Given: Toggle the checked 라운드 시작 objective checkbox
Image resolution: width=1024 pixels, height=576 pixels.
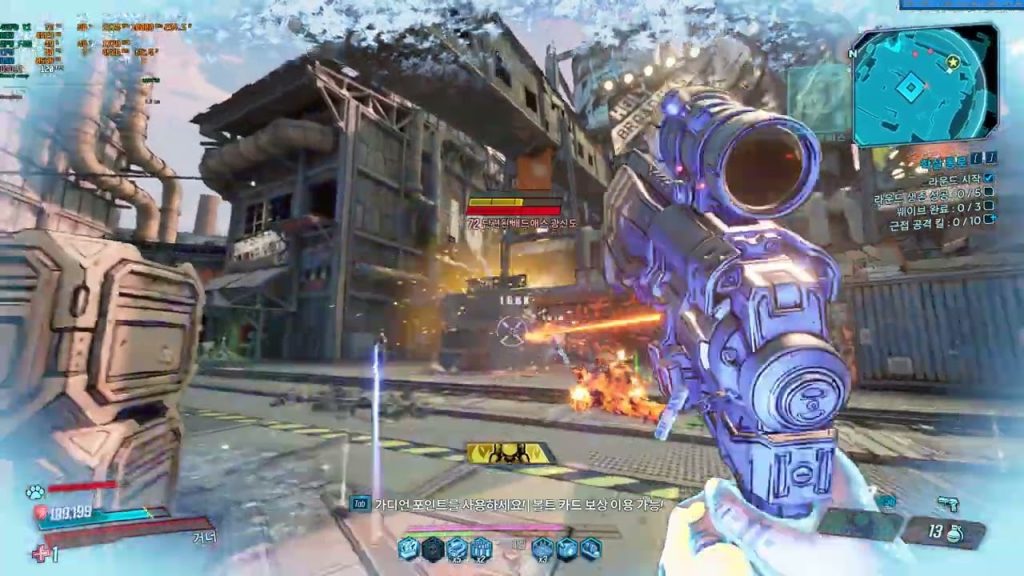Looking at the screenshot, I should point(989,178).
